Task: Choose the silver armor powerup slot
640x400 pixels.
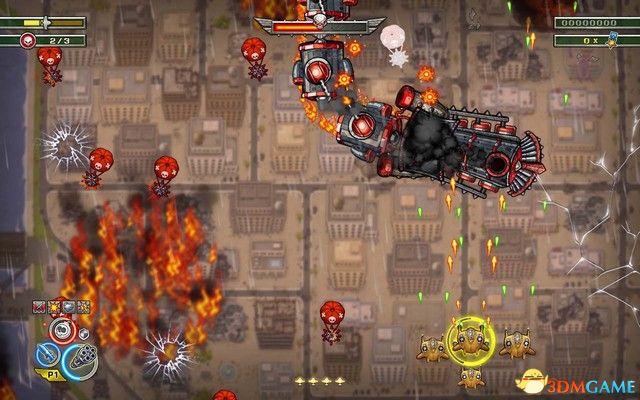Action: (x=68, y=307)
